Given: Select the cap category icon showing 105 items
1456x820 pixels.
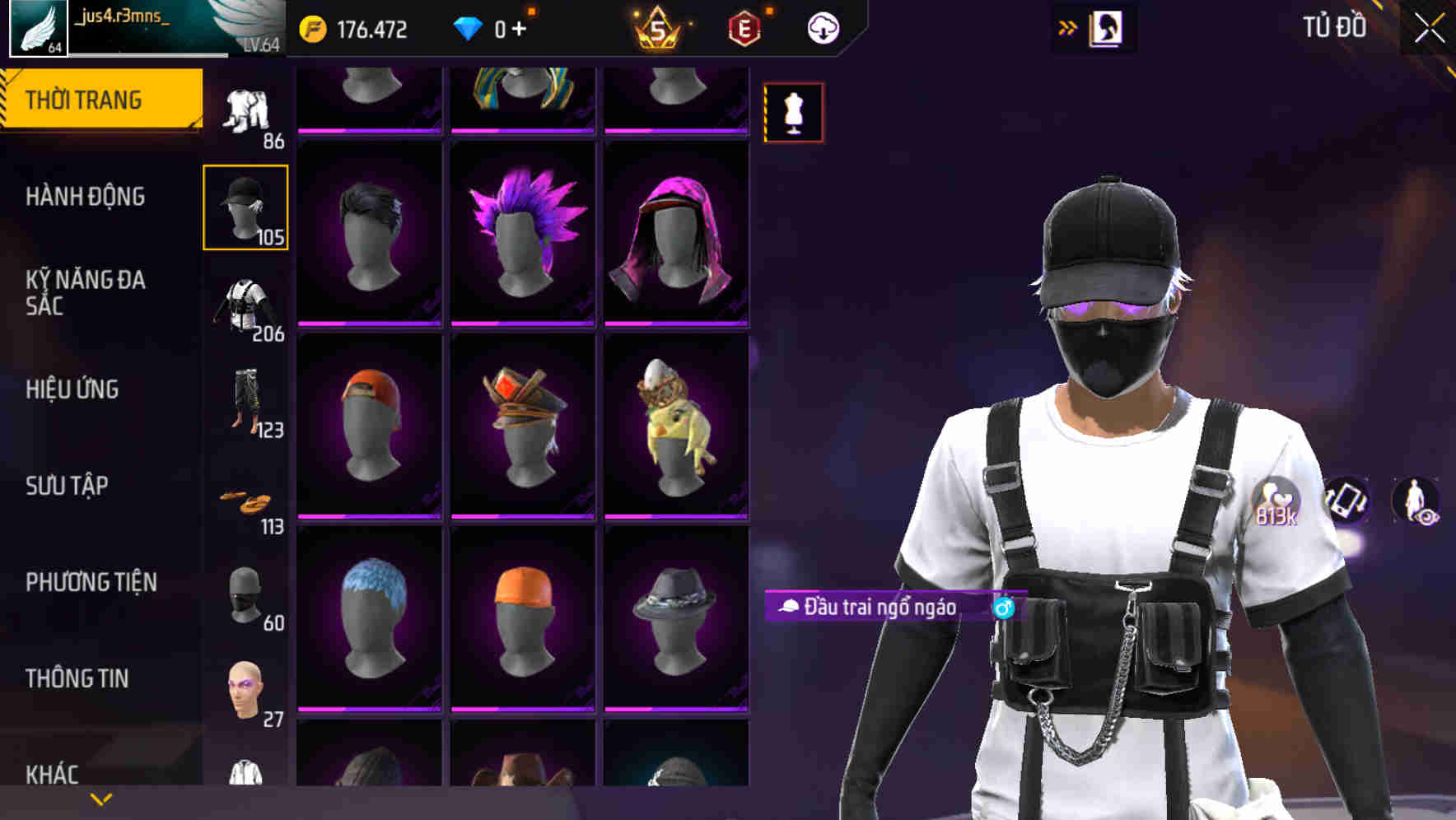Looking at the screenshot, I should [245, 206].
